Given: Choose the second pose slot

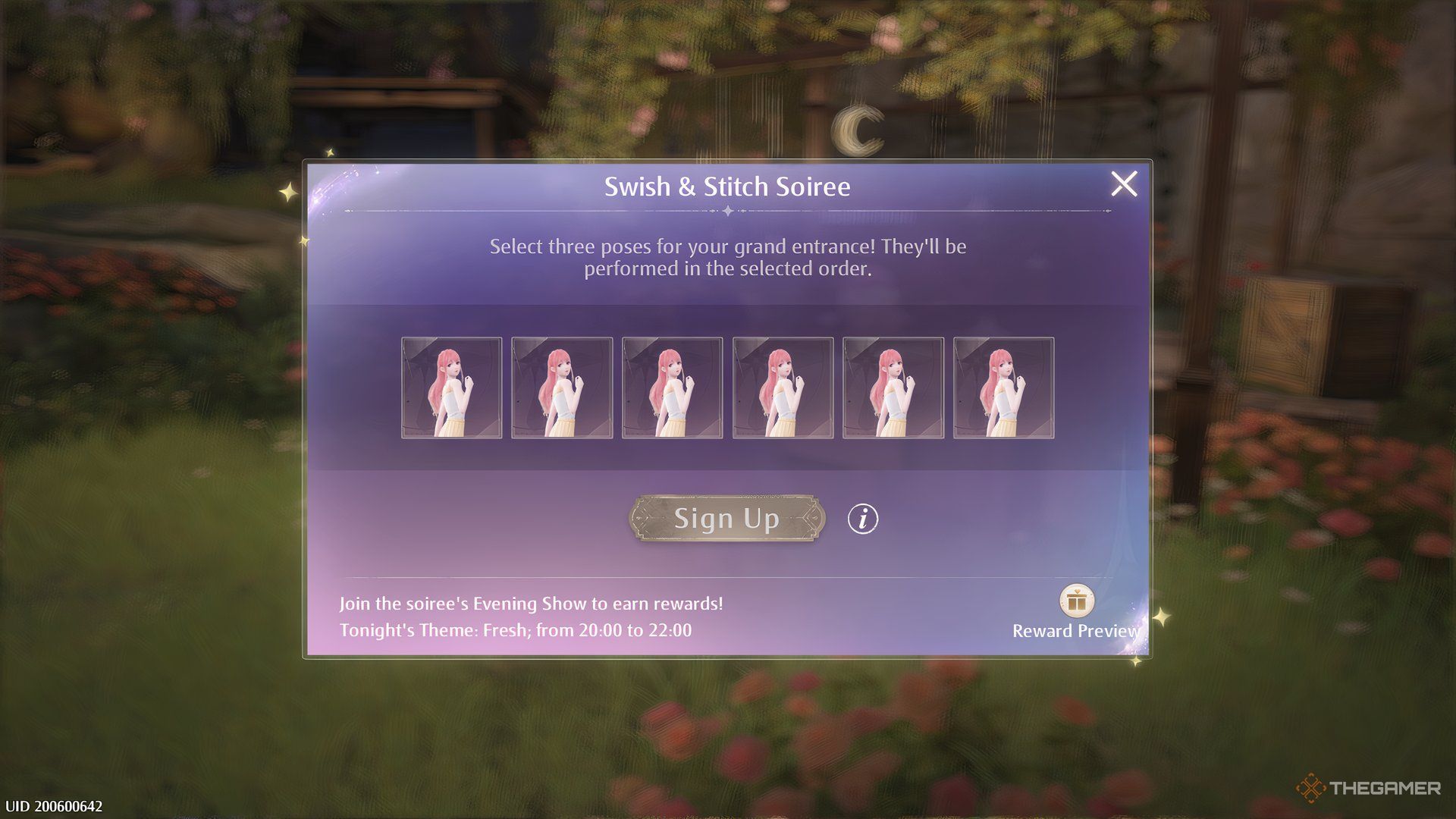Looking at the screenshot, I should [561, 388].
